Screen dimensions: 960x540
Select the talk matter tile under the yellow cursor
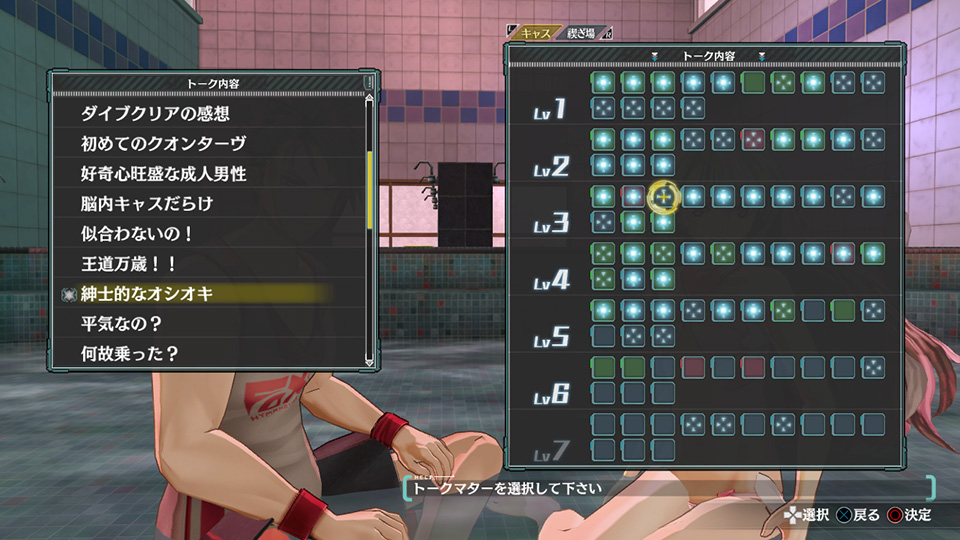coord(663,196)
